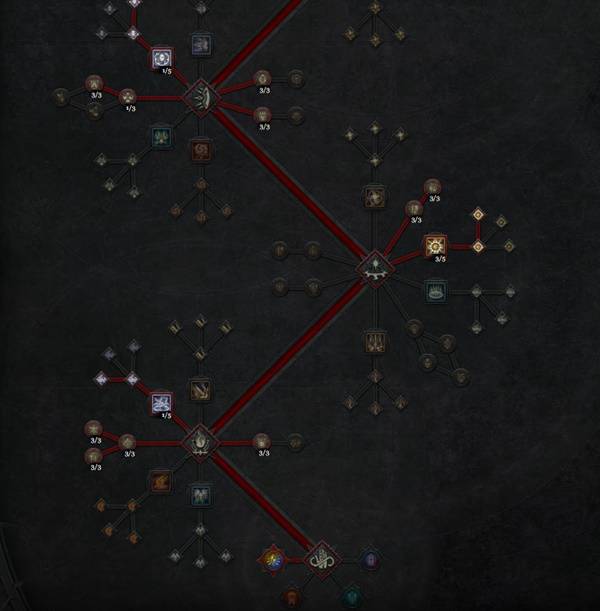This screenshot has width=600, height=611.
Task: Select the skill square directly above the lower hub
Action: [200, 389]
